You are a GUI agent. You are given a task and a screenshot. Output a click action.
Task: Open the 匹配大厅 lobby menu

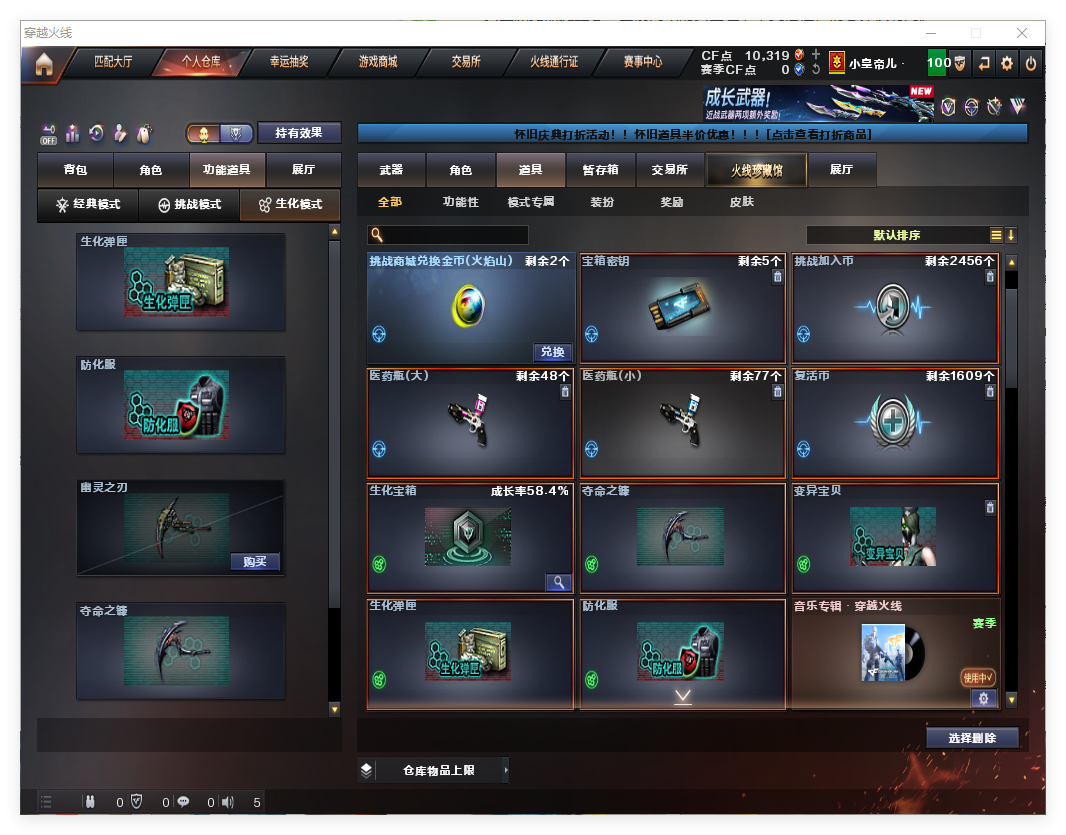pos(113,62)
